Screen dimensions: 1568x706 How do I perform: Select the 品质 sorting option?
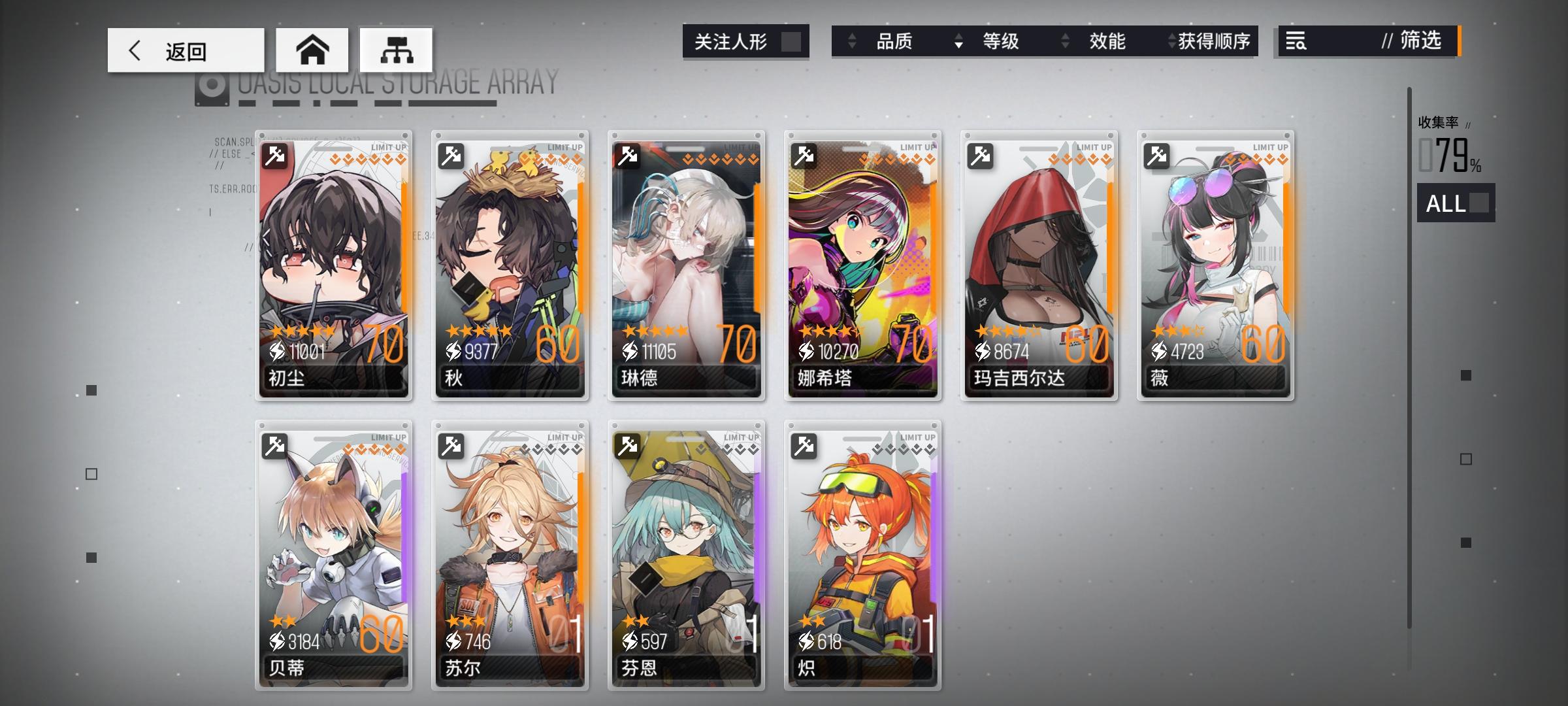click(x=895, y=41)
